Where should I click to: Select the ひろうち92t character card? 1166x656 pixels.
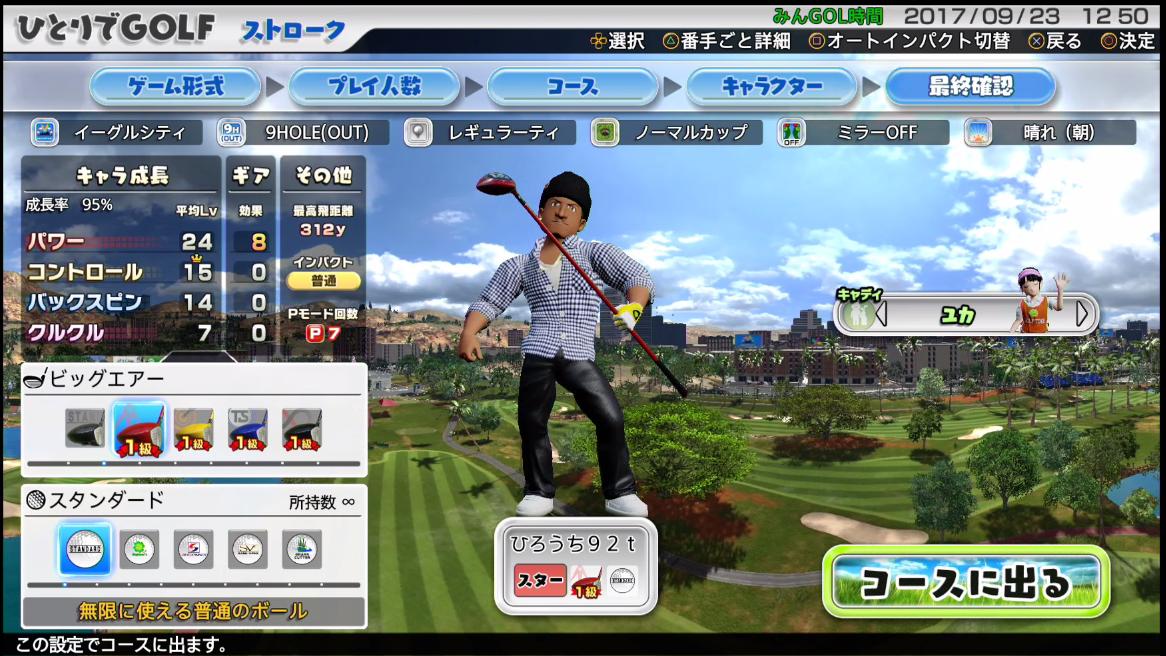[x=575, y=565]
